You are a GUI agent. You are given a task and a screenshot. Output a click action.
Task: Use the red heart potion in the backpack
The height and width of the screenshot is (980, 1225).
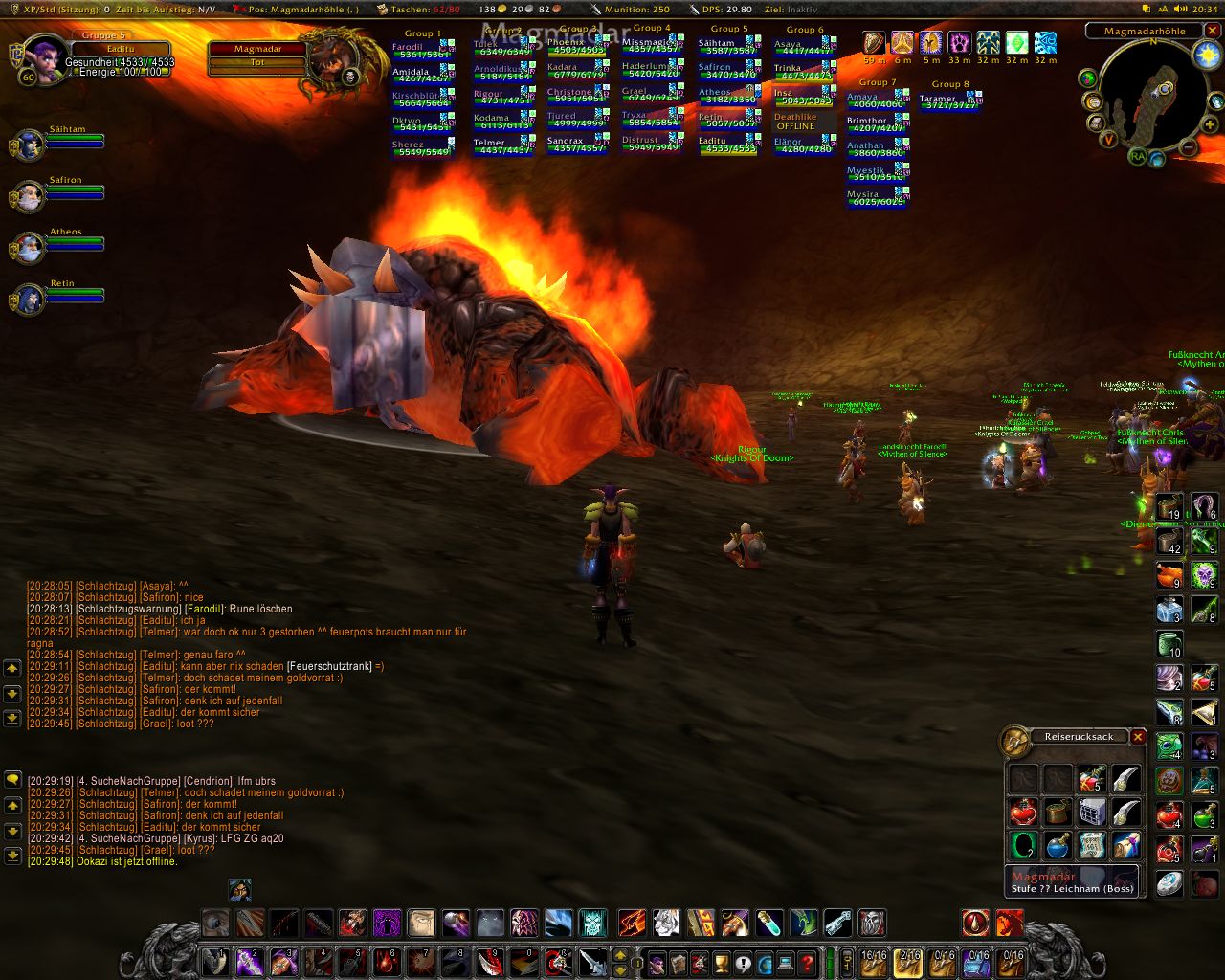(1023, 813)
